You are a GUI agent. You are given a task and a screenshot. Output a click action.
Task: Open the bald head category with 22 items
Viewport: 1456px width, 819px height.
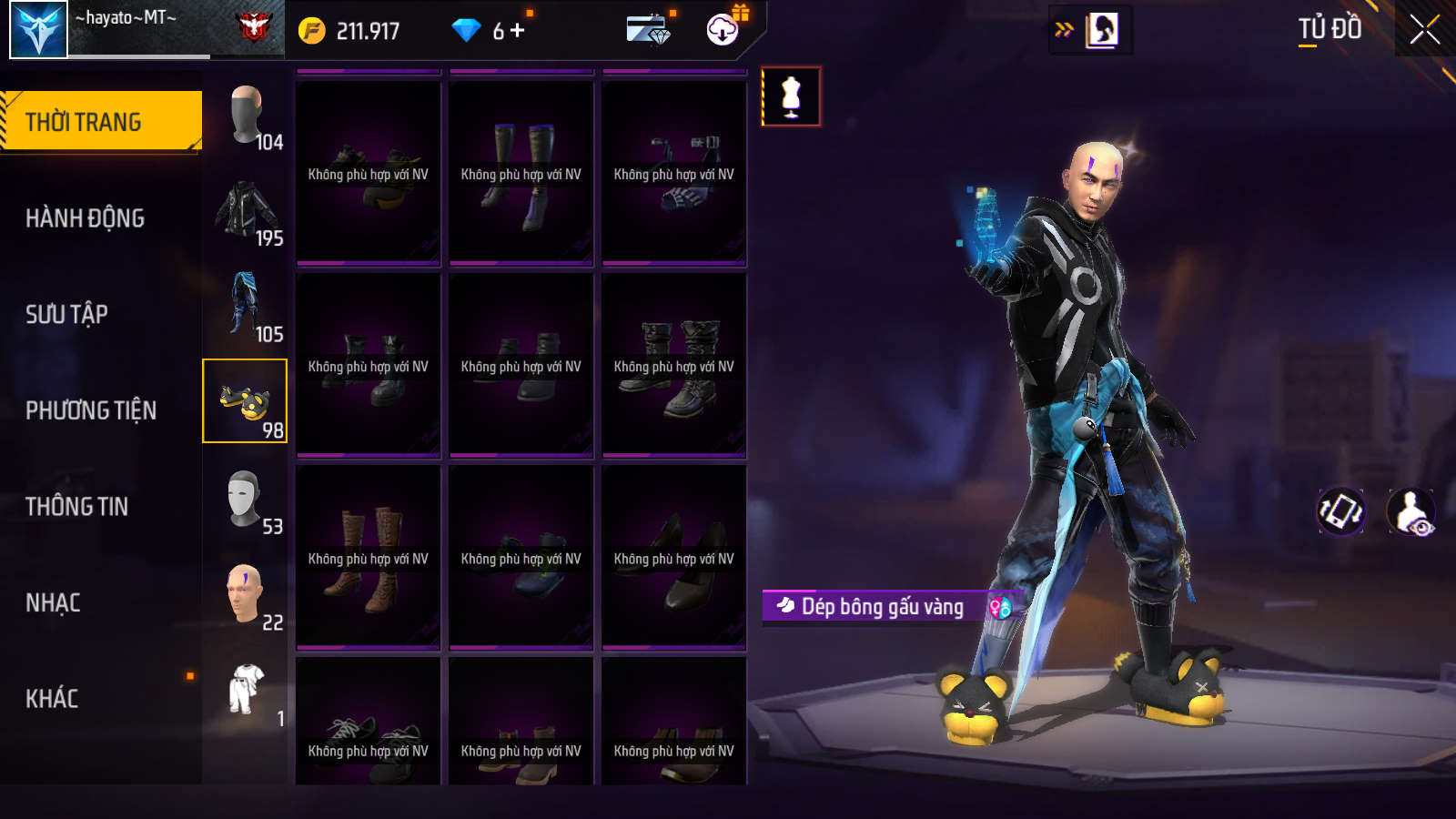point(245,595)
